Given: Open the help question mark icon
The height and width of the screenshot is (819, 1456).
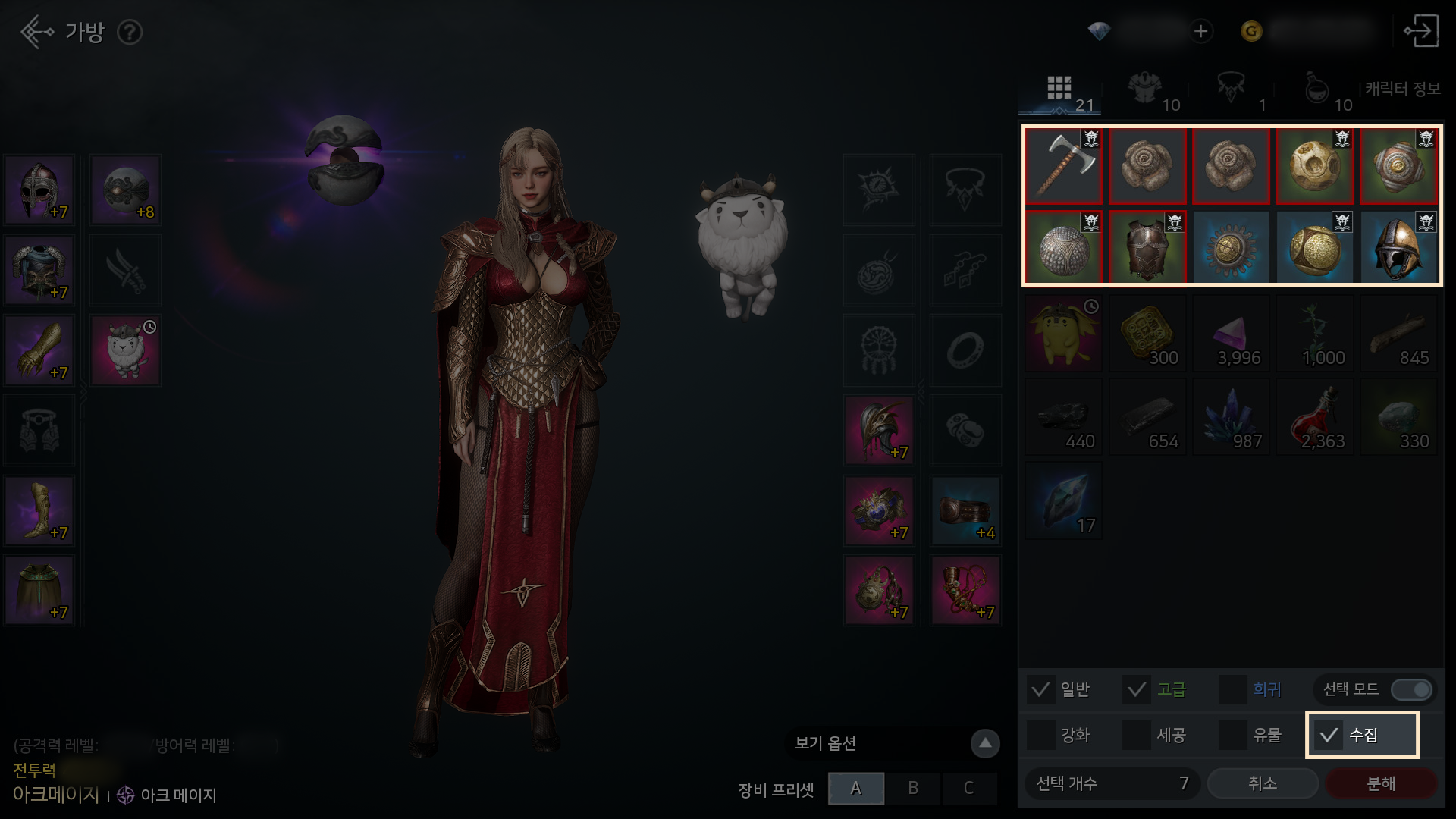Looking at the screenshot, I should [x=130, y=32].
